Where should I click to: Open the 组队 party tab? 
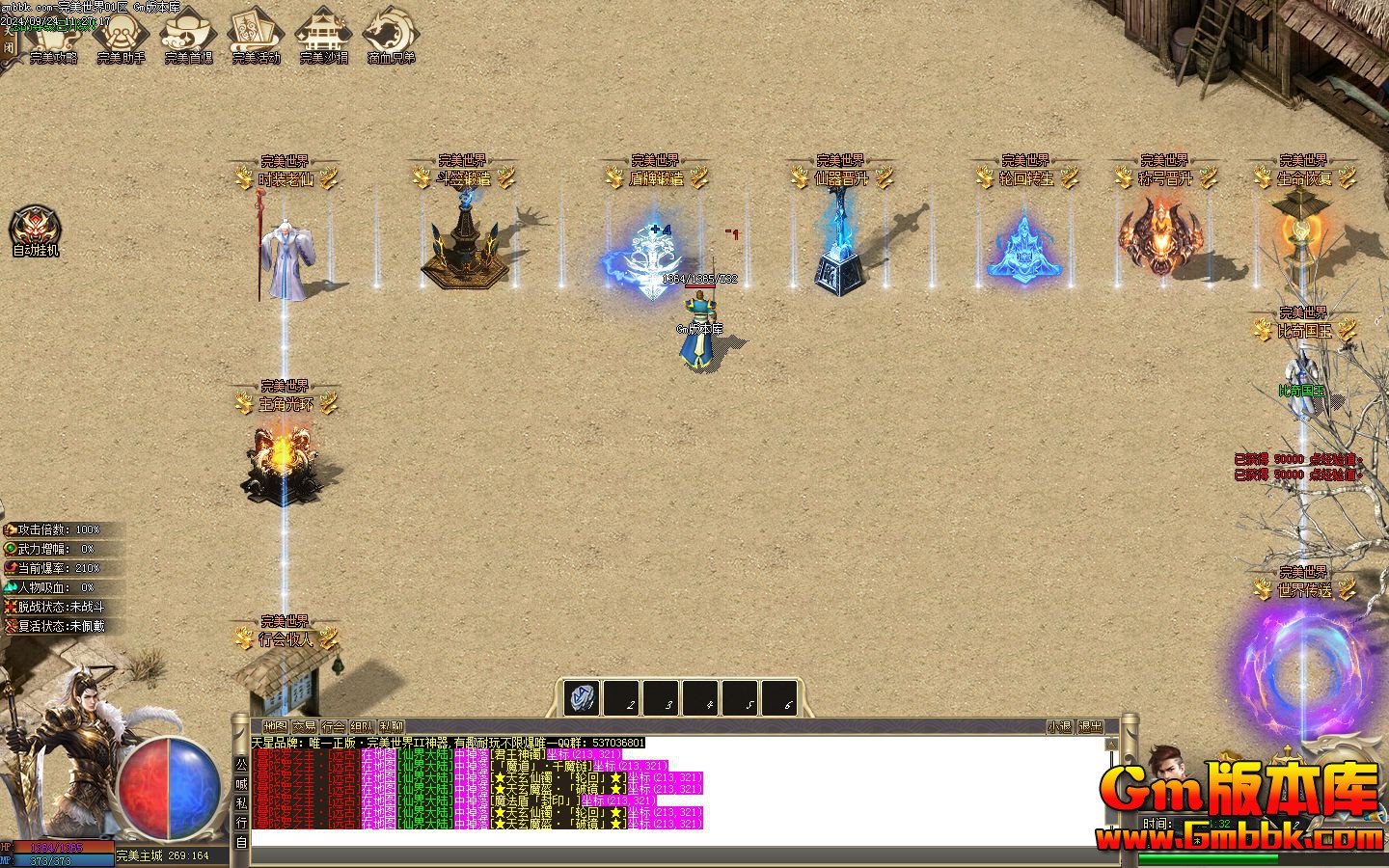[x=363, y=726]
